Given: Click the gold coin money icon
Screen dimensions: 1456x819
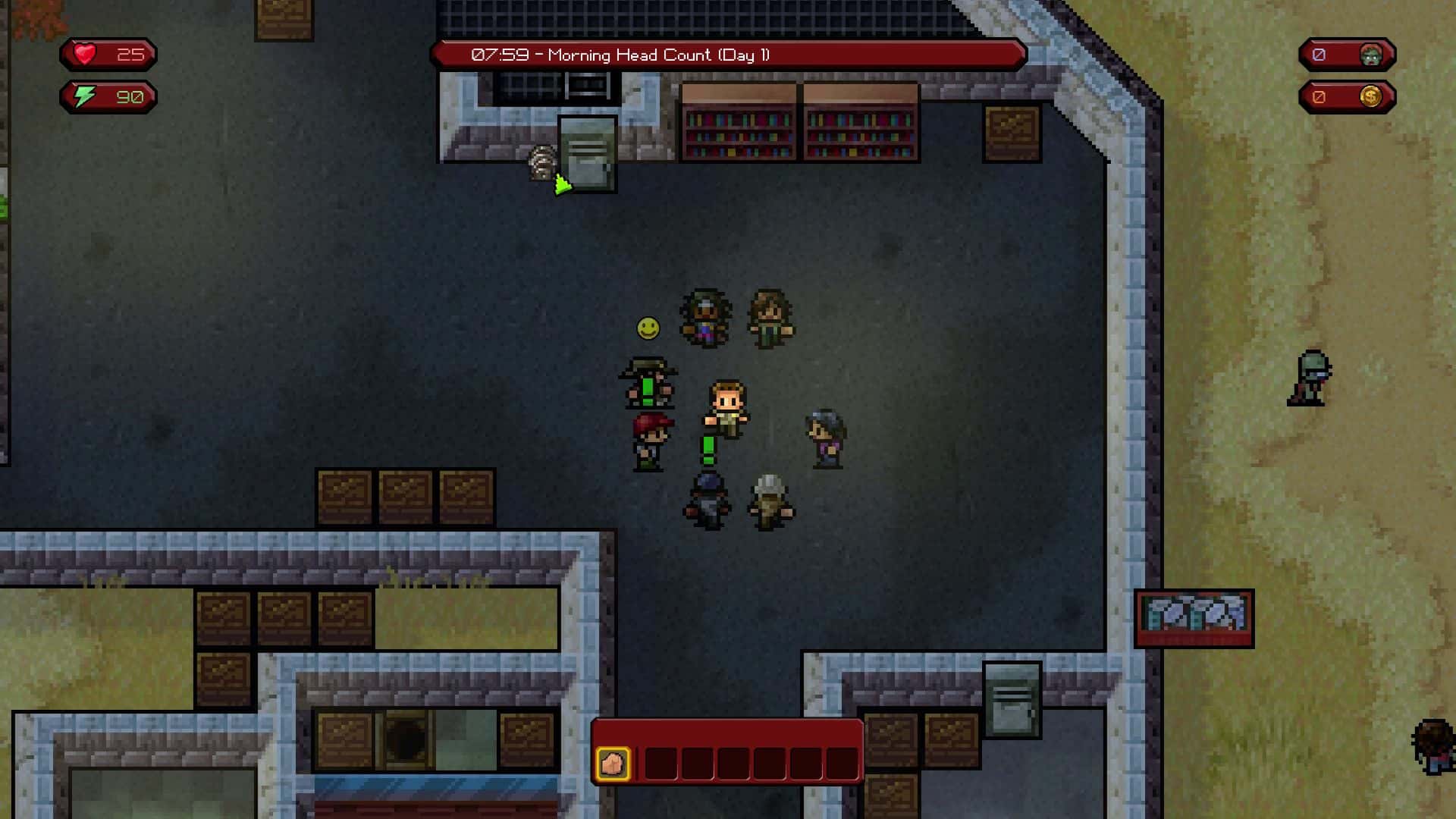Looking at the screenshot, I should [x=1371, y=96].
